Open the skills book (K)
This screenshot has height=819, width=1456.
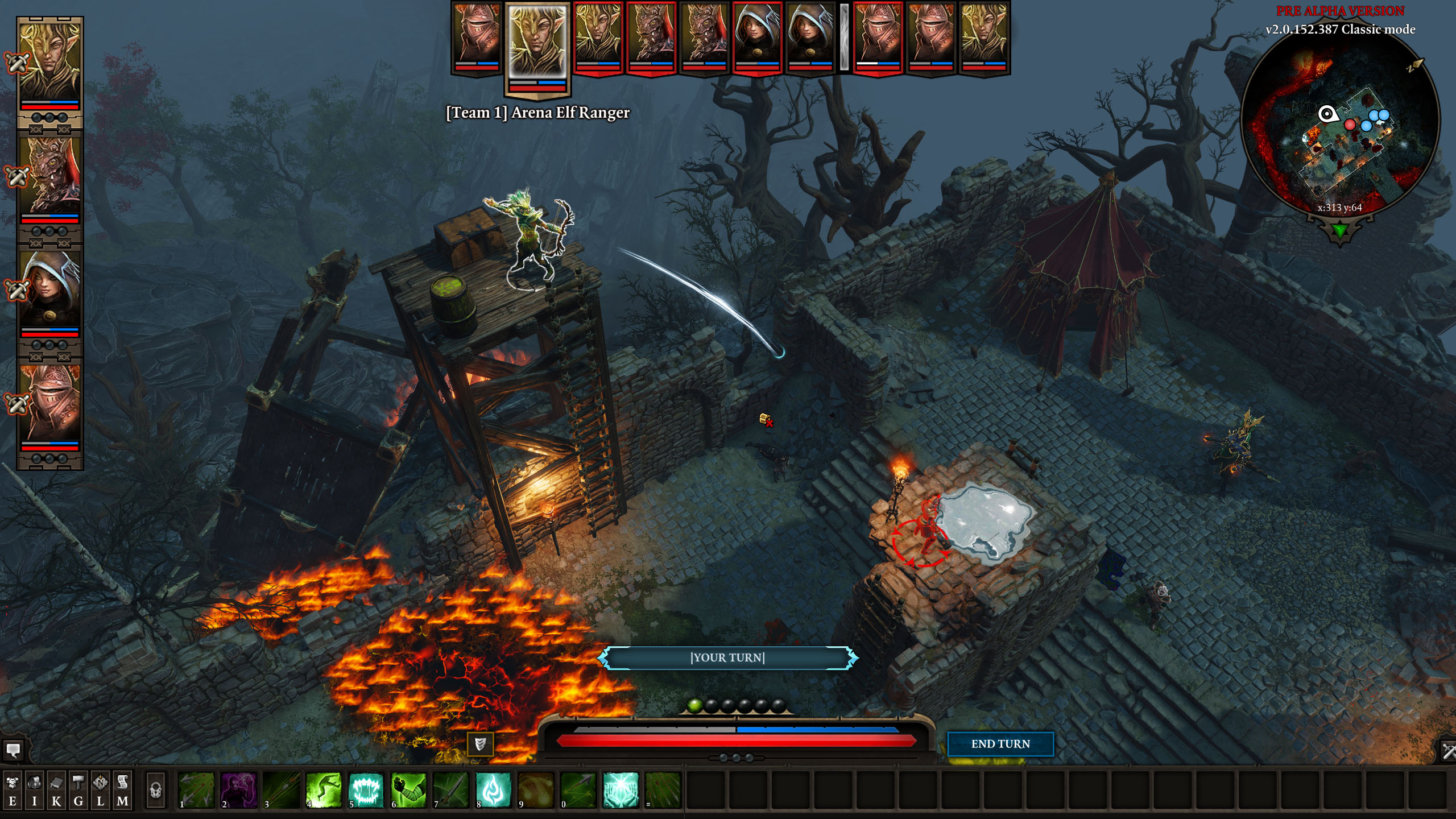click(x=56, y=790)
